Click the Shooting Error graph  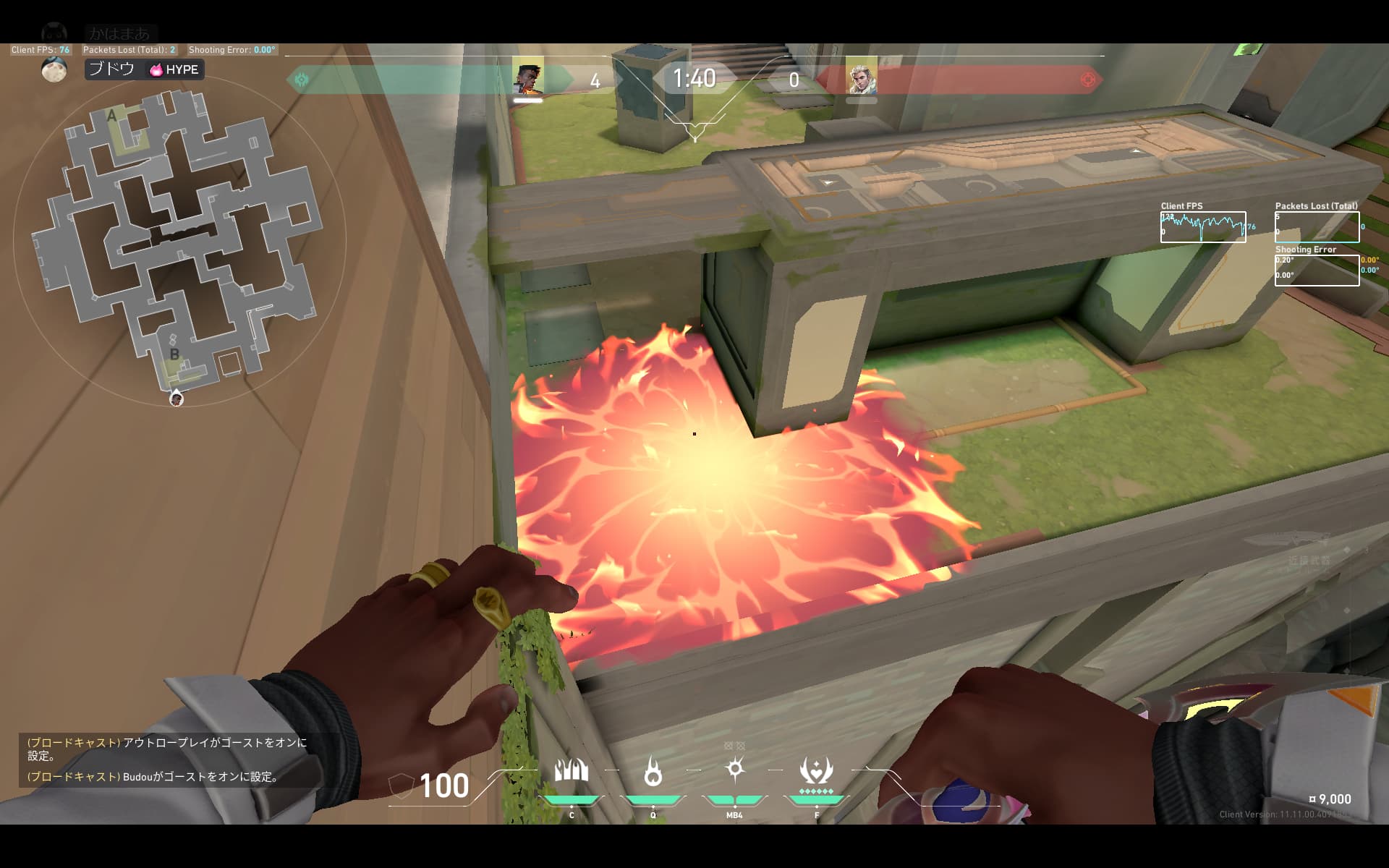[x=1317, y=271]
